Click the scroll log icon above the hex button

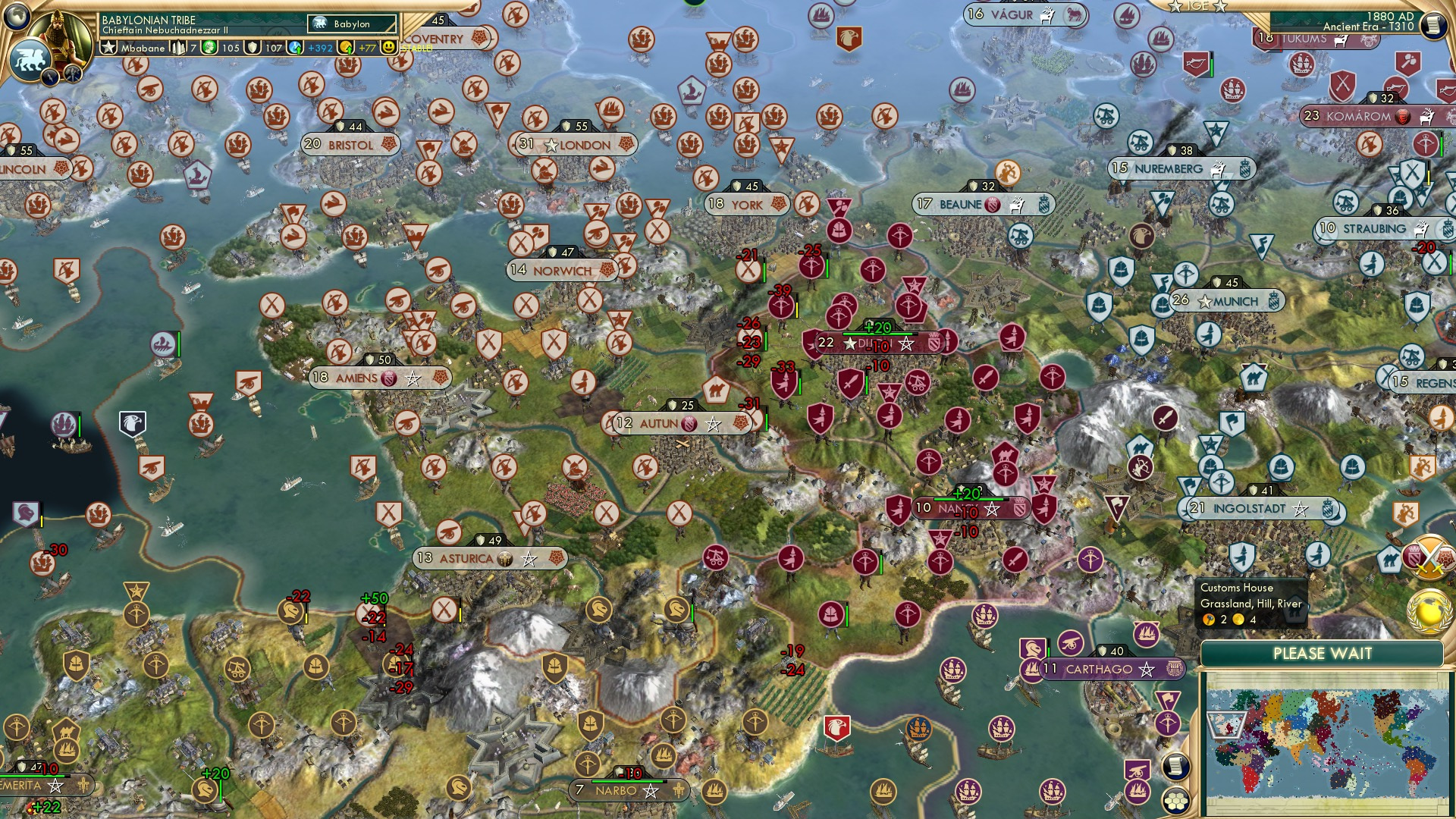click(x=1175, y=766)
